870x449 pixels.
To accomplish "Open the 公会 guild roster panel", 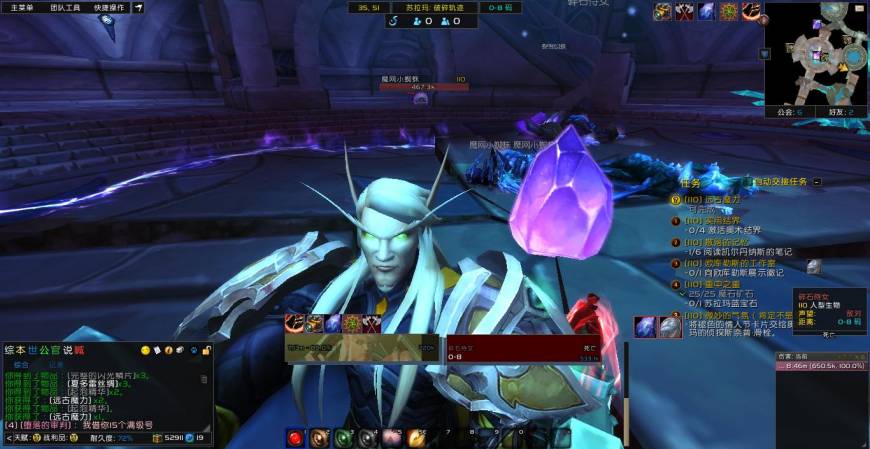I will click(788, 112).
